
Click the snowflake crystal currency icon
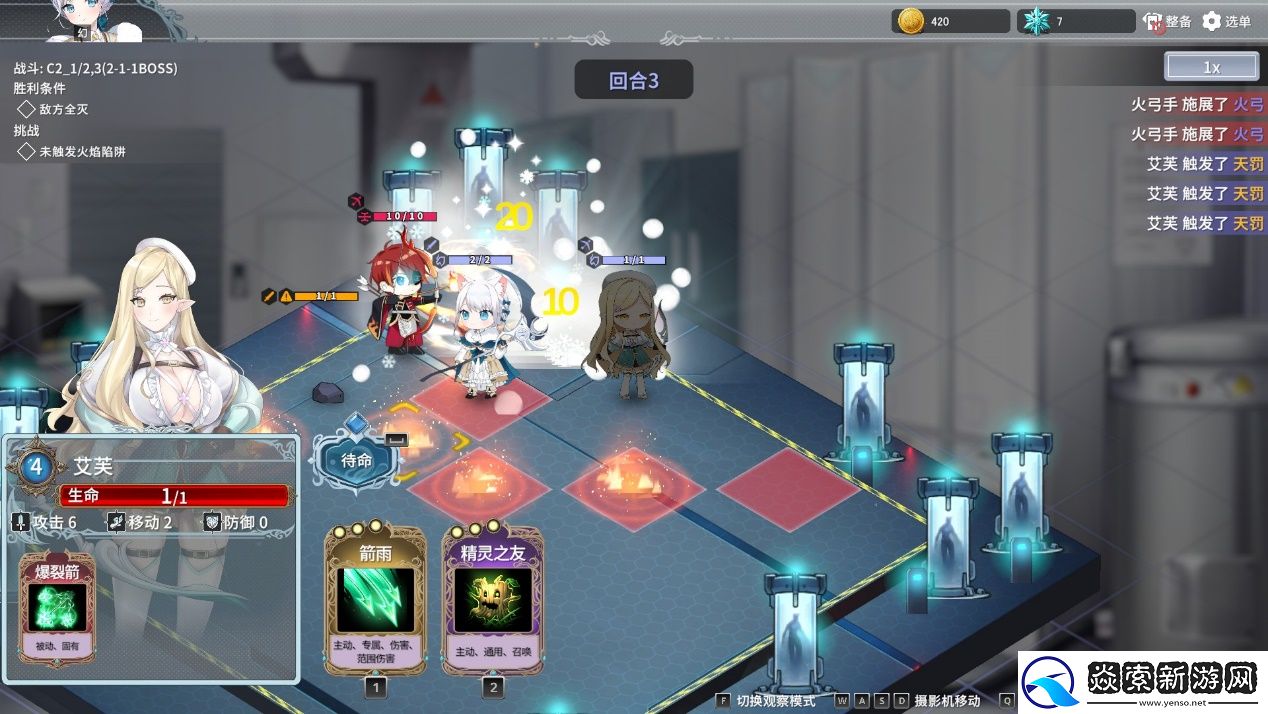pos(1036,21)
